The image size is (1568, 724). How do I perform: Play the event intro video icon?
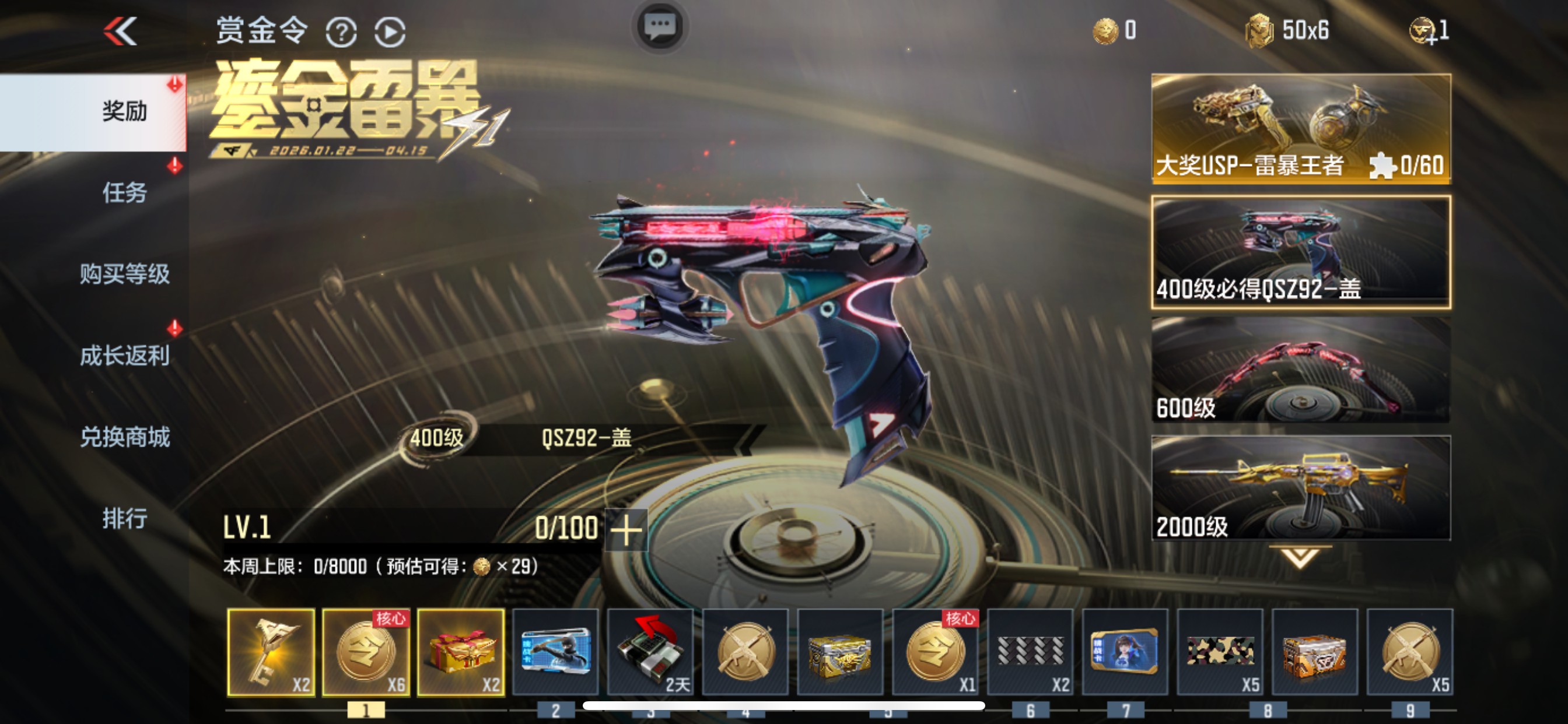pos(390,31)
